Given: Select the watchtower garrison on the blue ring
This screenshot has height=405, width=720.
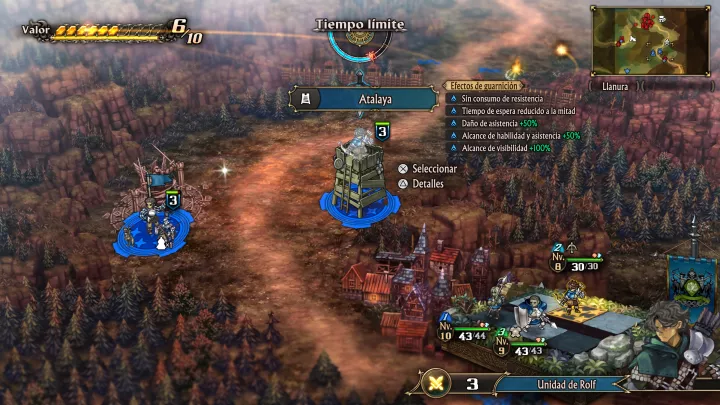Looking at the screenshot, I should (360, 178).
